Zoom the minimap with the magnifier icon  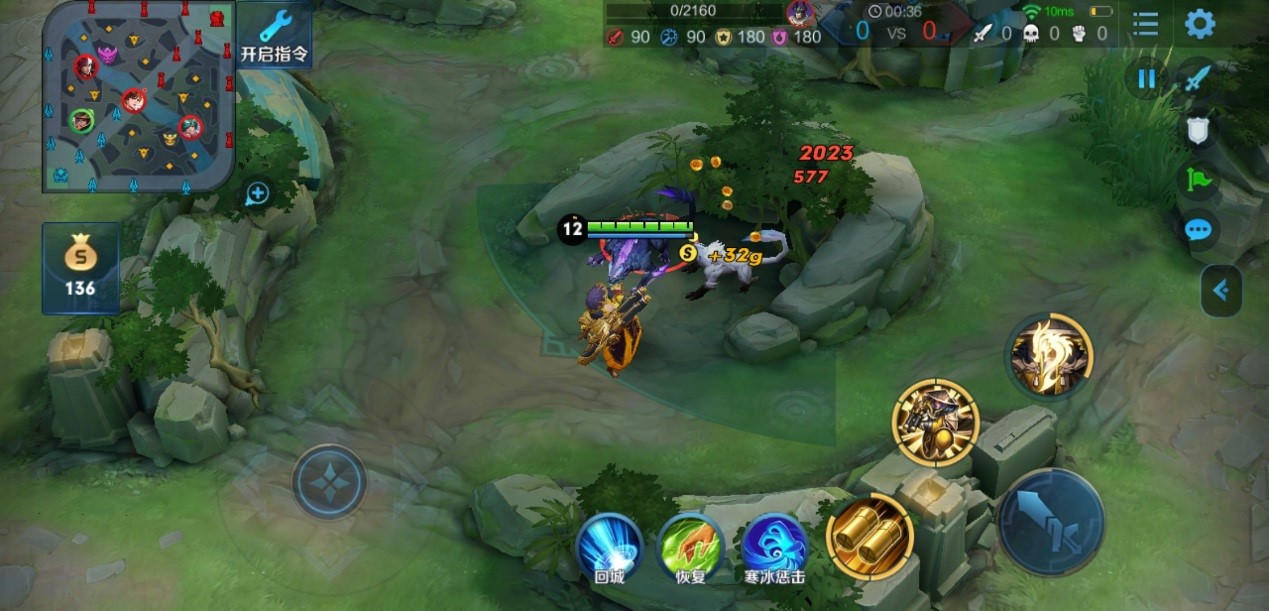click(x=257, y=194)
